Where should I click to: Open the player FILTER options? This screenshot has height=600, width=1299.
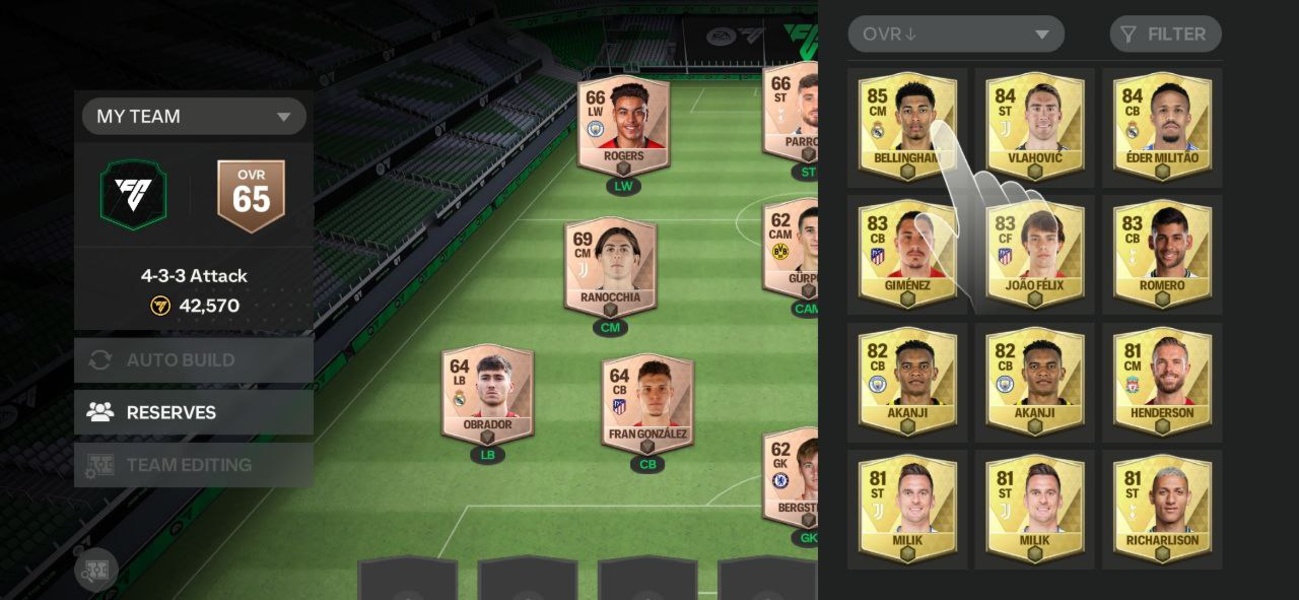[x=1165, y=34]
